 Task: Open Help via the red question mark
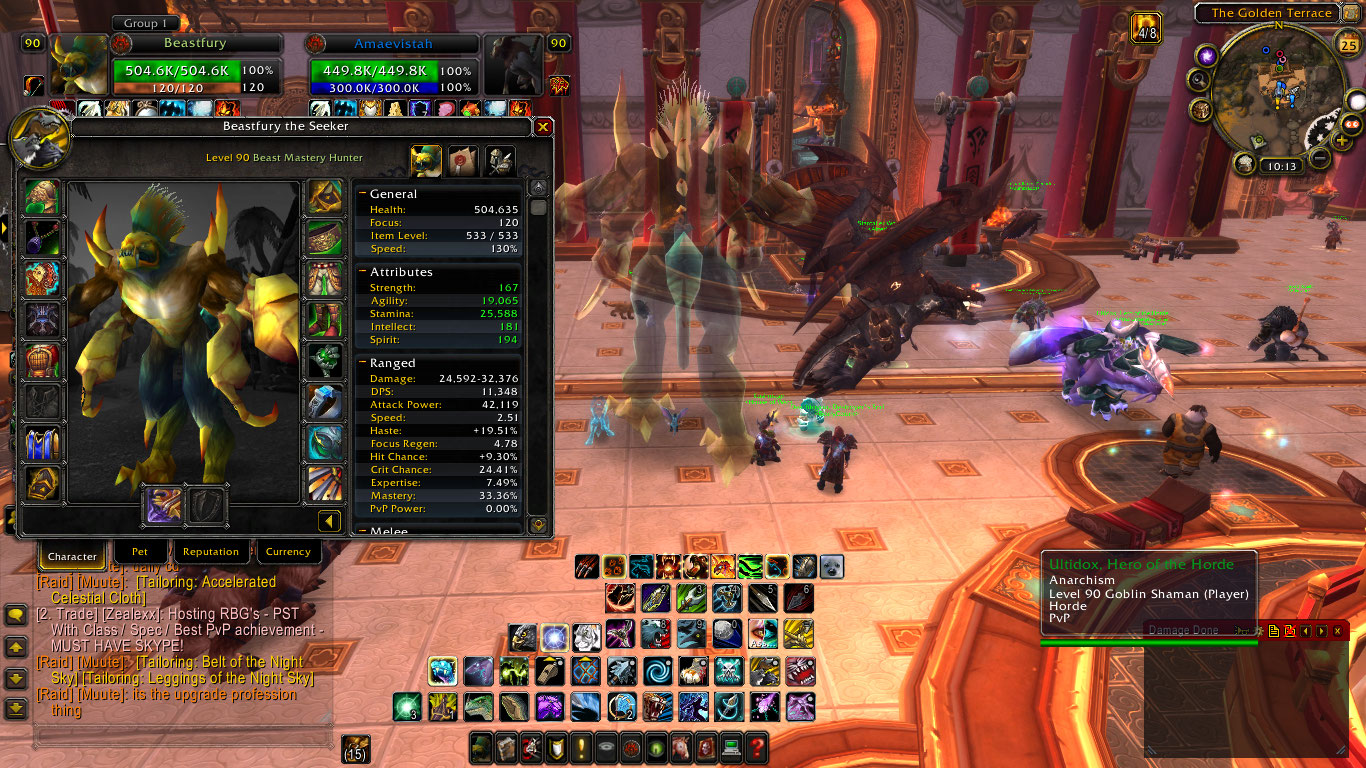coord(756,748)
